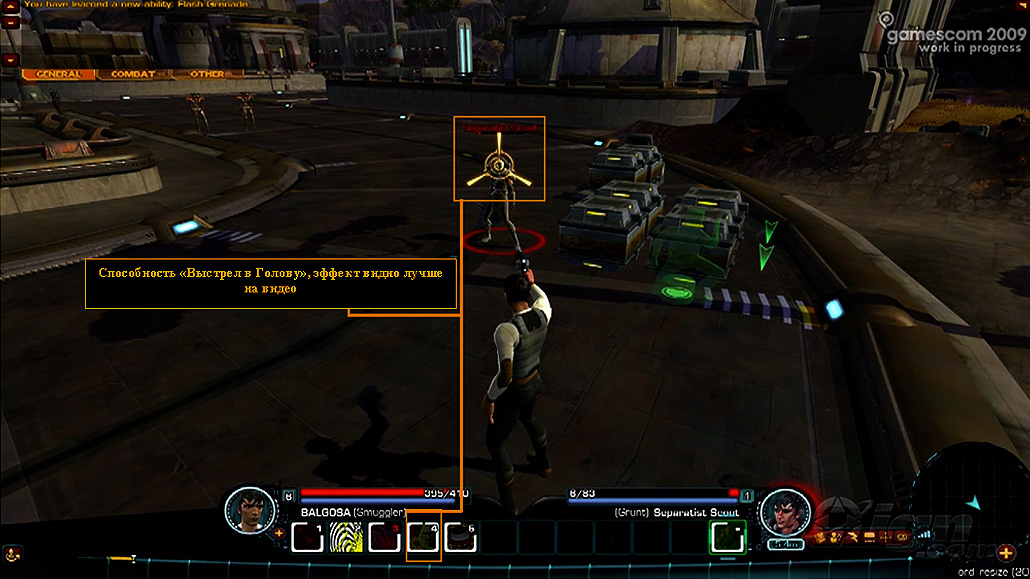Viewport: 1030px width, 579px height.
Task: Select Balgosa's player portrait
Action: (x=249, y=509)
